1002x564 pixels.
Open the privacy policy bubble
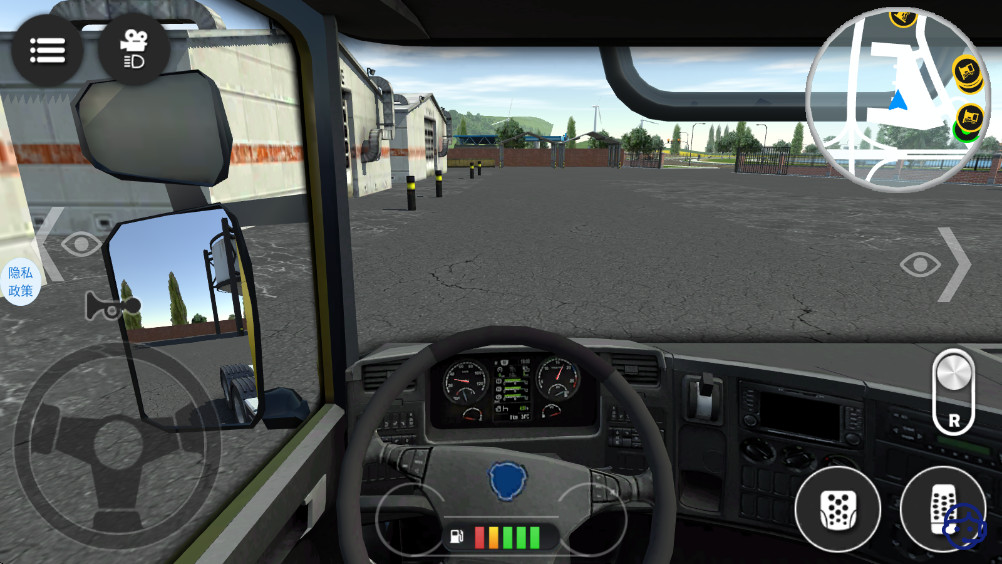tap(20, 282)
